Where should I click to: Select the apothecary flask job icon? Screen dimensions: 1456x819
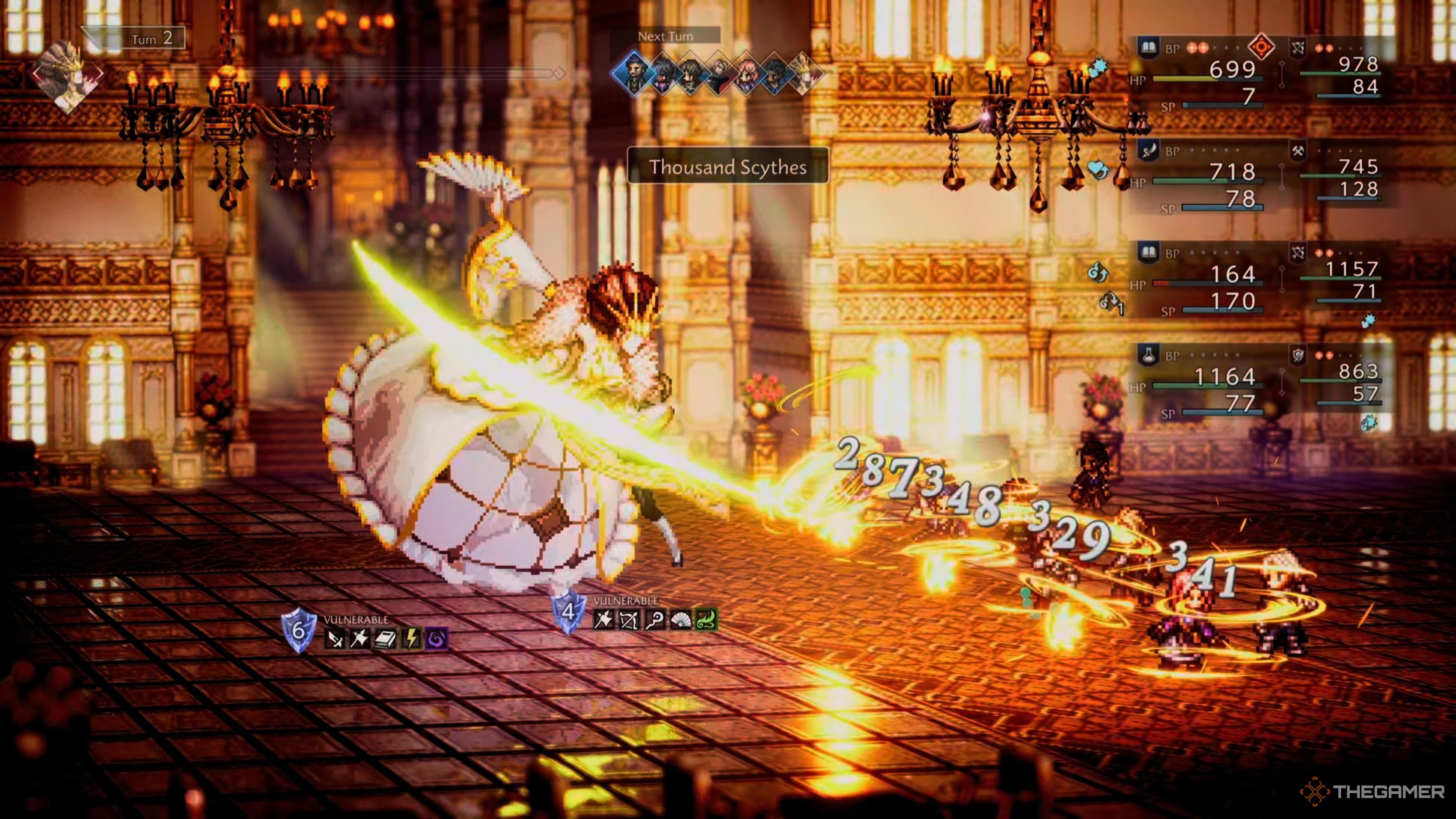(x=1147, y=355)
